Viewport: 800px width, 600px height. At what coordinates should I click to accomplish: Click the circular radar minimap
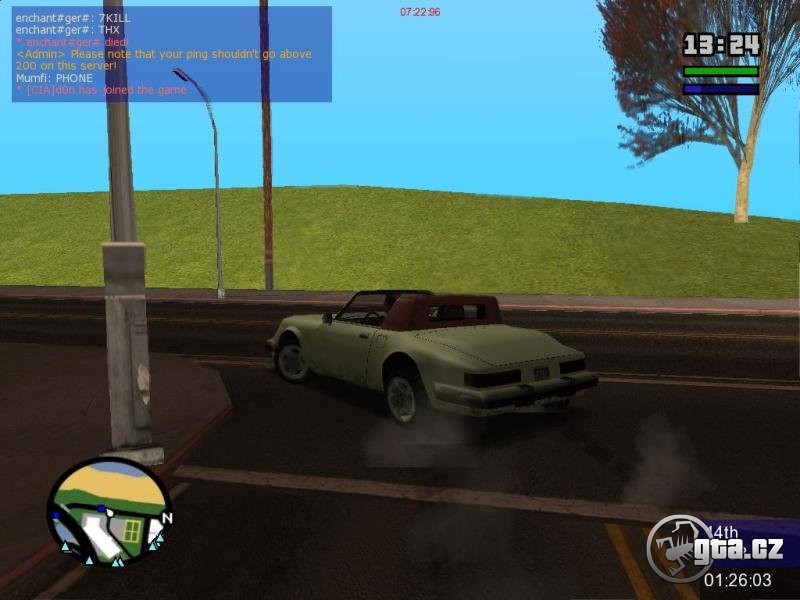coord(108,511)
